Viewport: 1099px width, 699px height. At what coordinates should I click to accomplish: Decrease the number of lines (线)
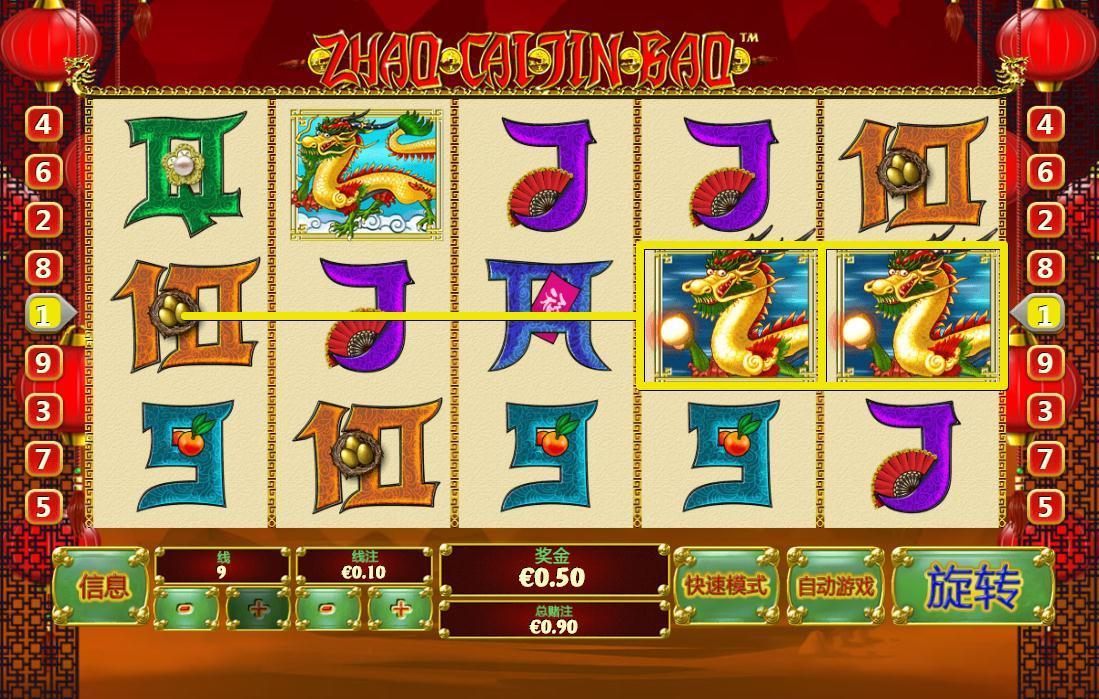point(187,608)
